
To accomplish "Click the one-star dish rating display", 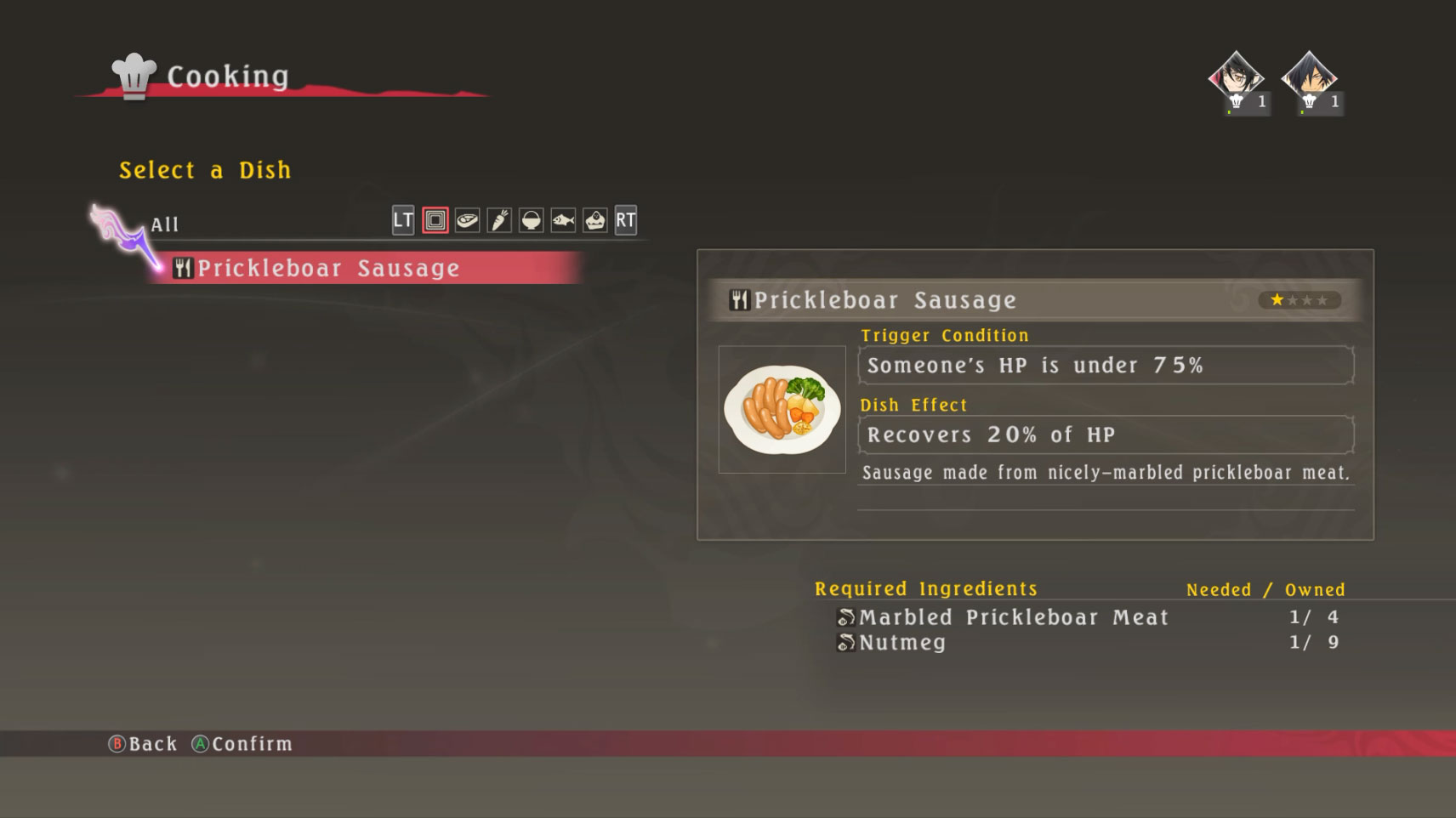I will click(x=1299, y=300).
